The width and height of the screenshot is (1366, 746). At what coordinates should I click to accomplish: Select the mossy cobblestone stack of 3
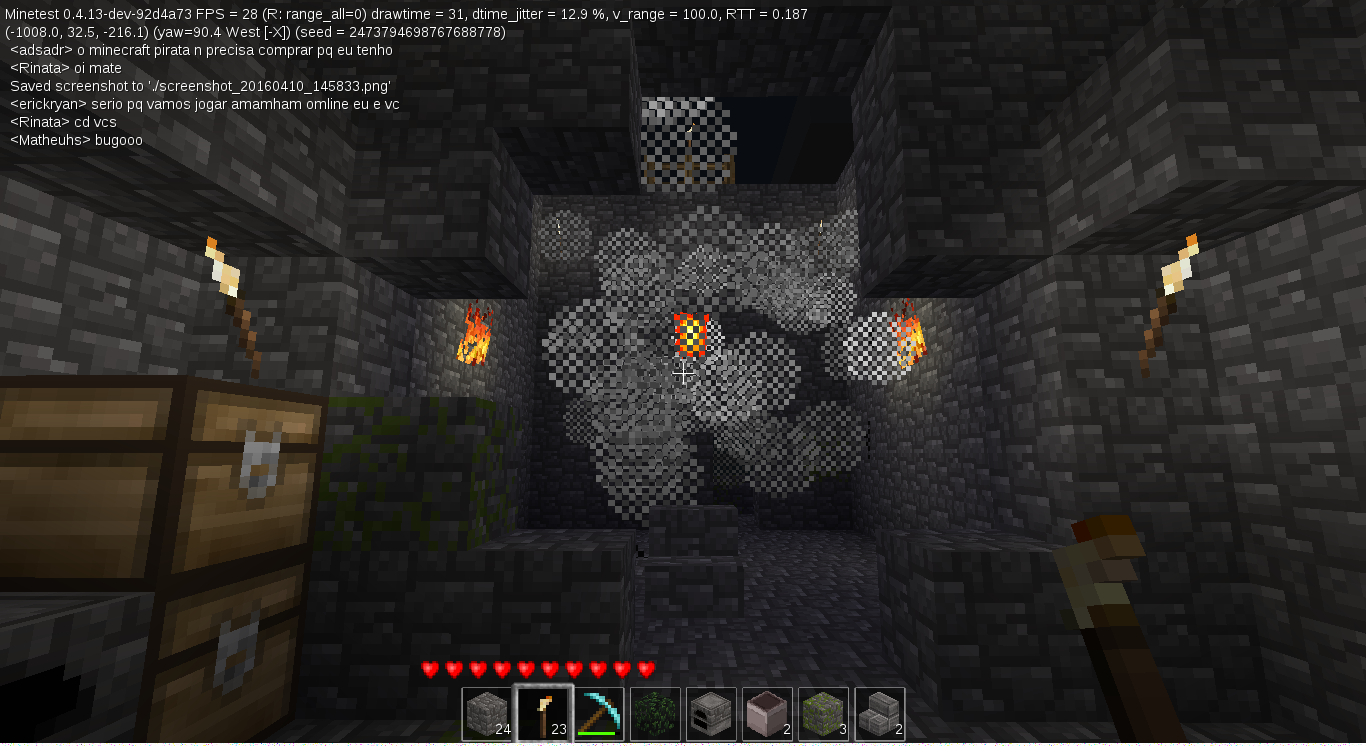[823, 713]
